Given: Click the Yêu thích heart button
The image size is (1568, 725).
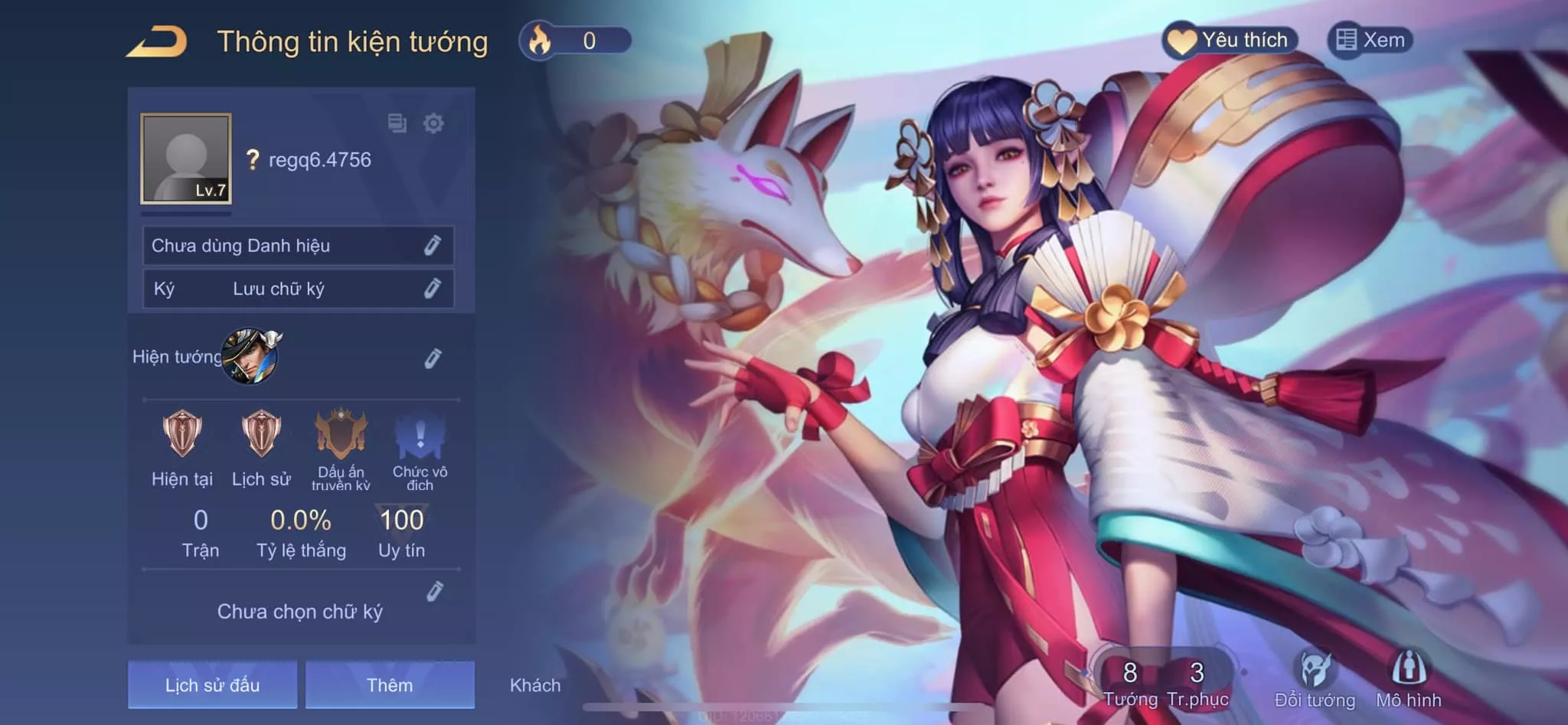Looking at the screenshot, I should [1230, 40].
